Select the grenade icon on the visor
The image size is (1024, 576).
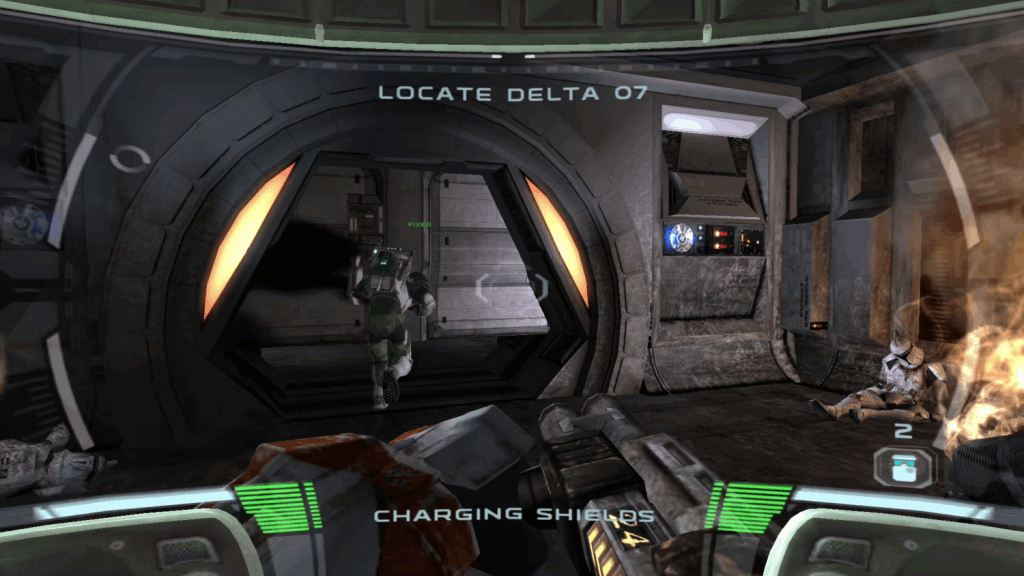pyautogui.click(x=903, y=466)
